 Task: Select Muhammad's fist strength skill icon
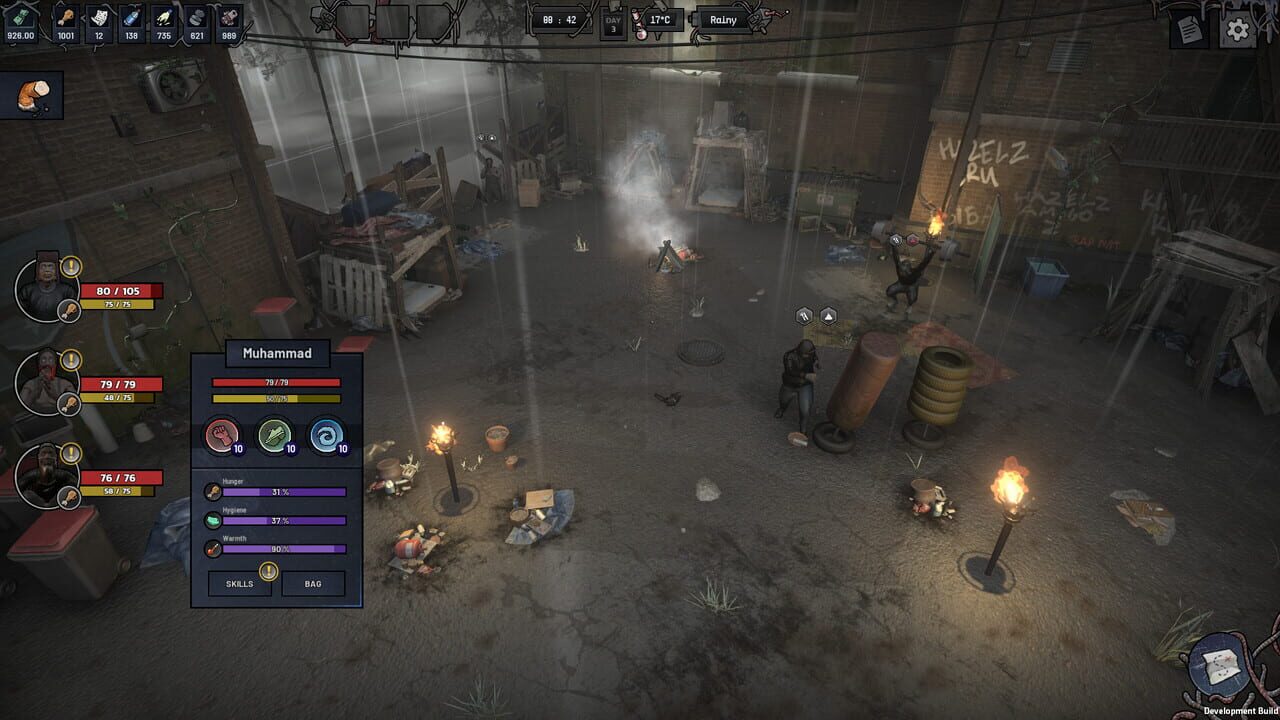pyautogui.click(x=223, y=435)
